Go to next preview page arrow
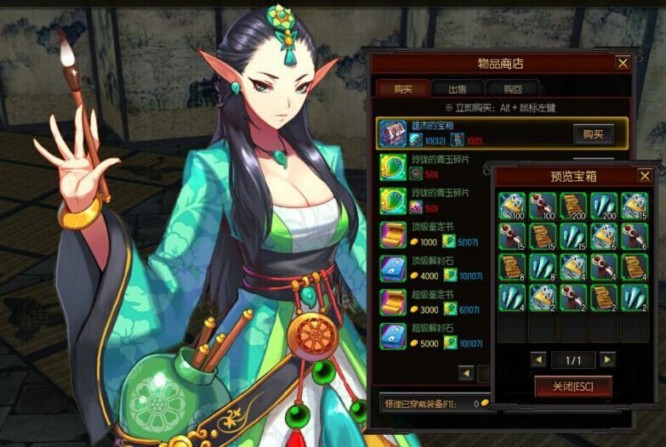 [607, 359]
